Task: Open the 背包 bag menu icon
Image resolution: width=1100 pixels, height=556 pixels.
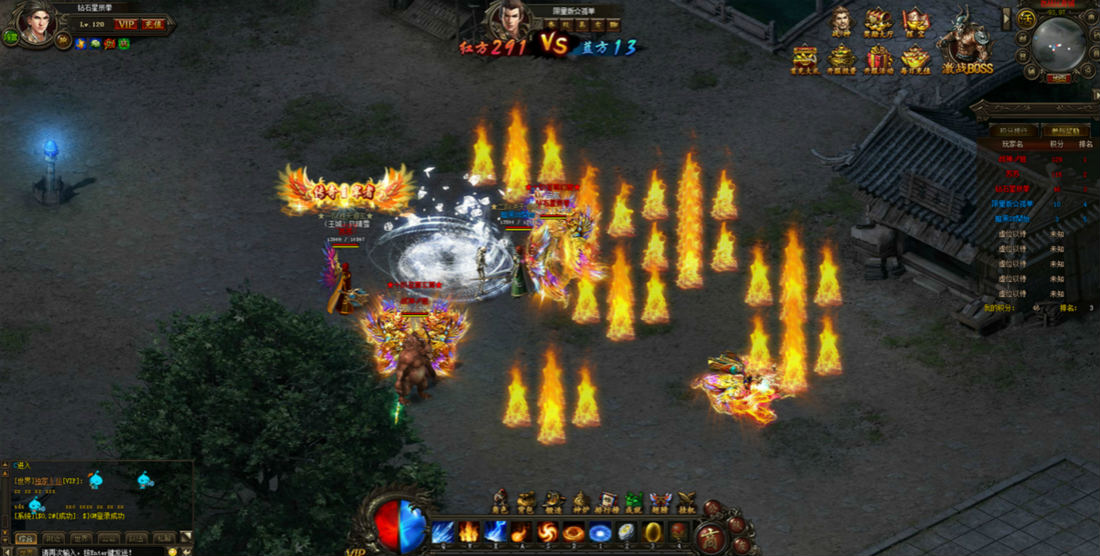Action: click(x=527, y=500)
